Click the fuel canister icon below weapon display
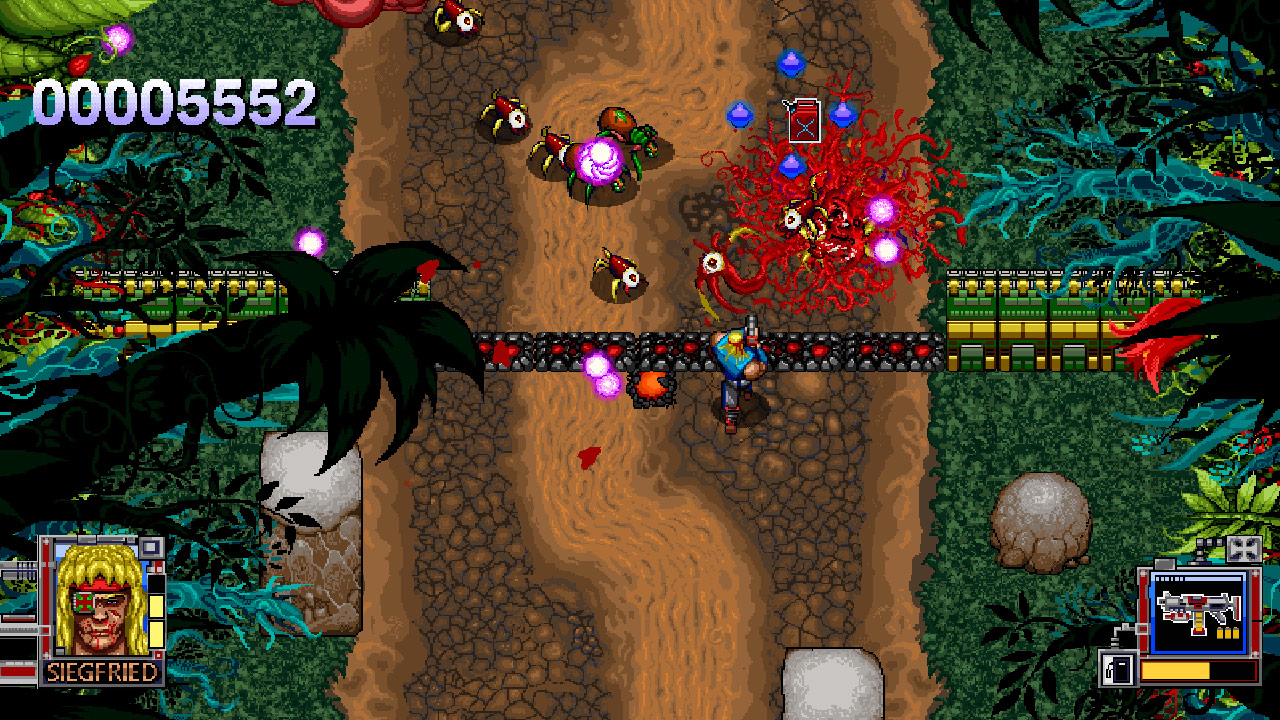1280x720 pixels. pyautogui.click(x=1118, y=670)
